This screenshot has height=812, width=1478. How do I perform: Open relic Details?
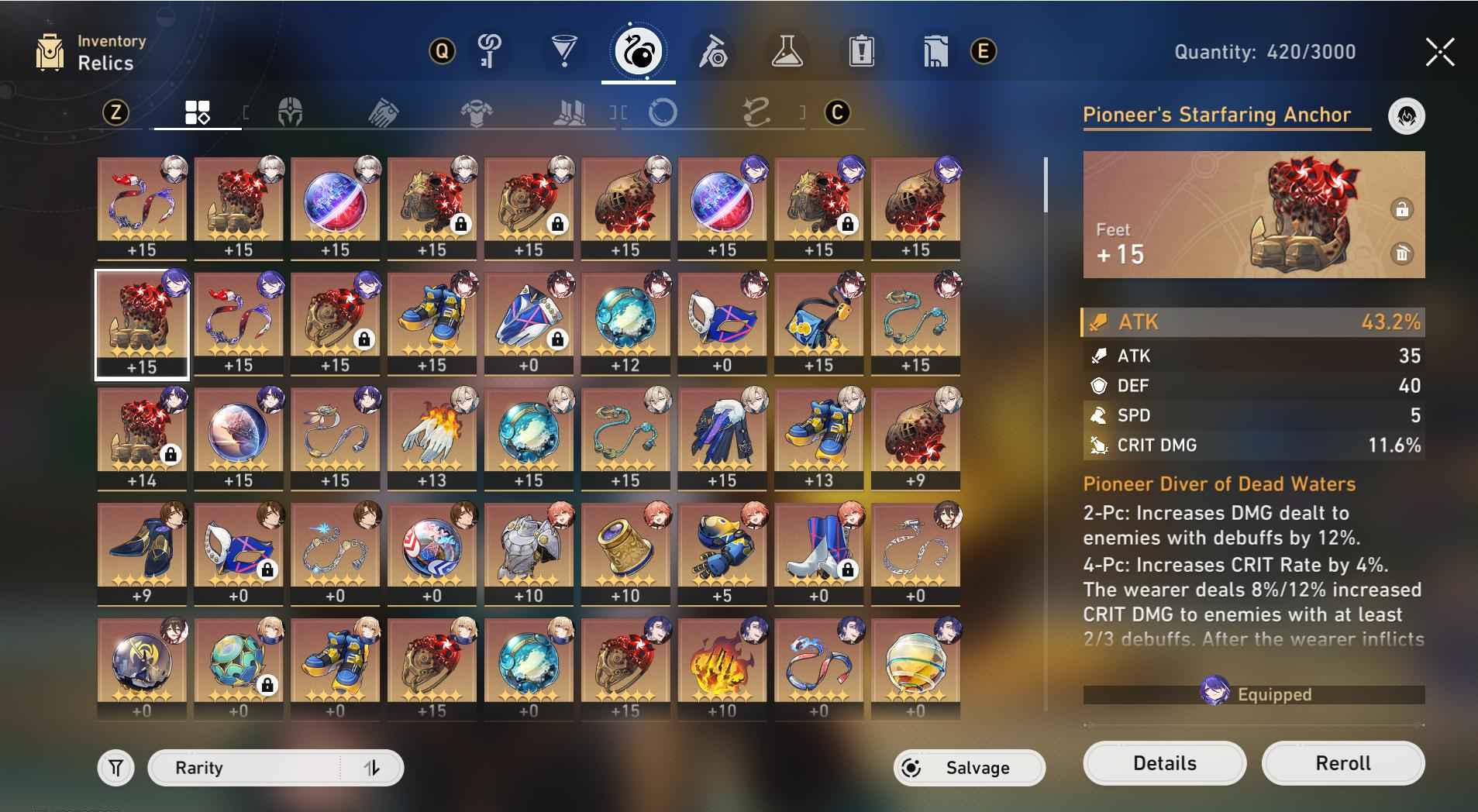[1164, 763]
